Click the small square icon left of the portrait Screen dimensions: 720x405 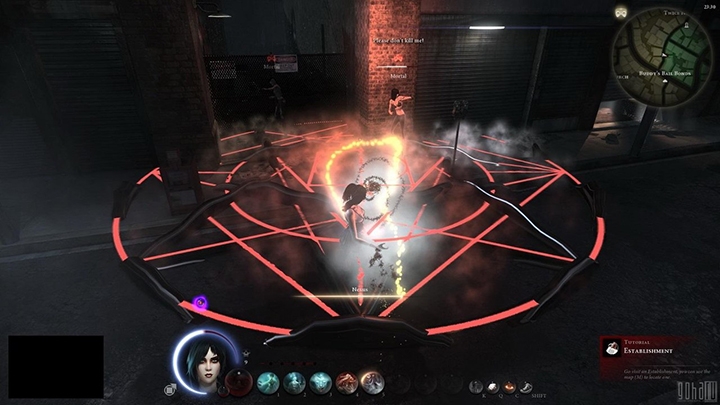170,389
